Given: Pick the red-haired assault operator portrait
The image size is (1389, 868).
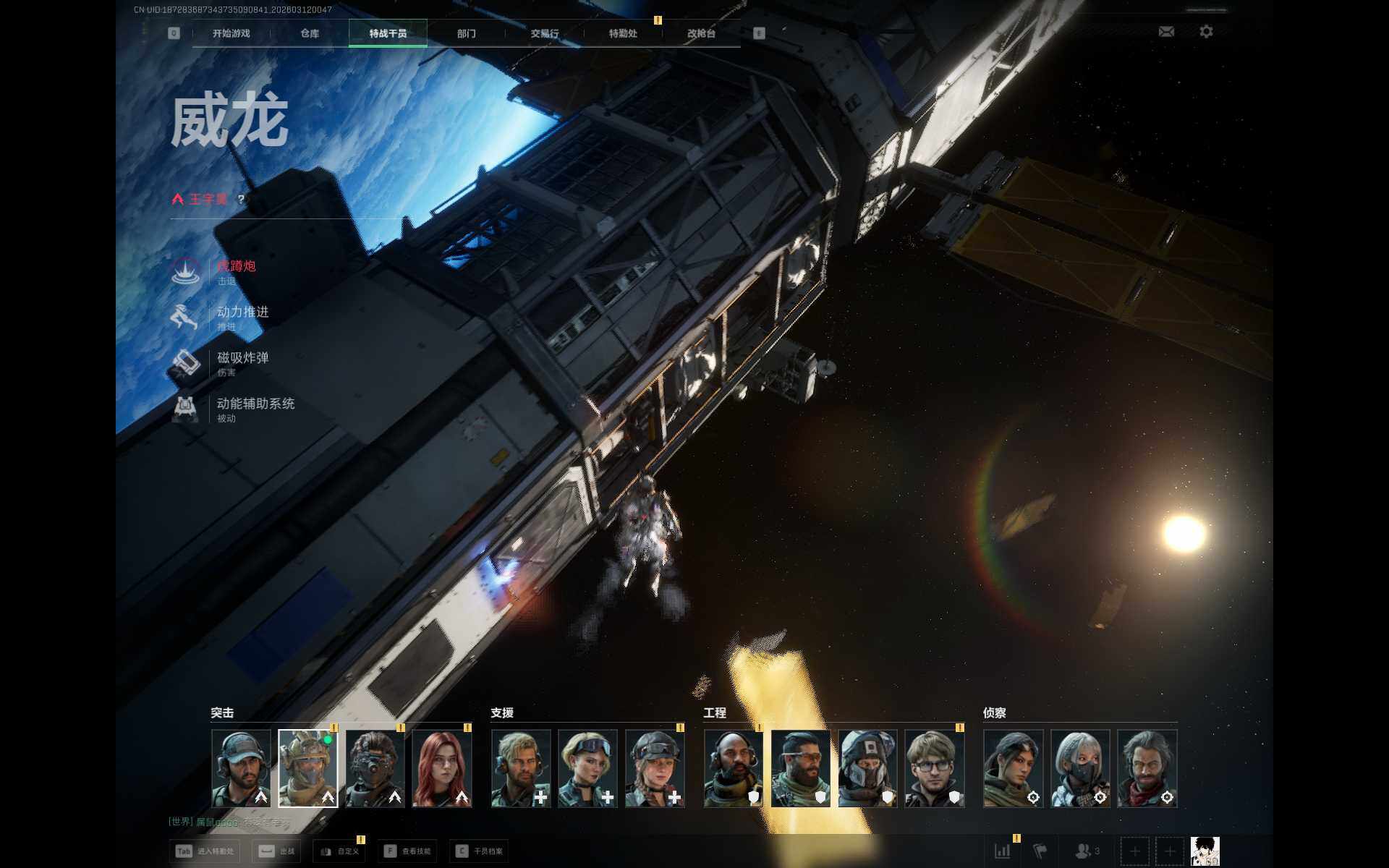Looking at the screenshot, I should coord(442,768).
